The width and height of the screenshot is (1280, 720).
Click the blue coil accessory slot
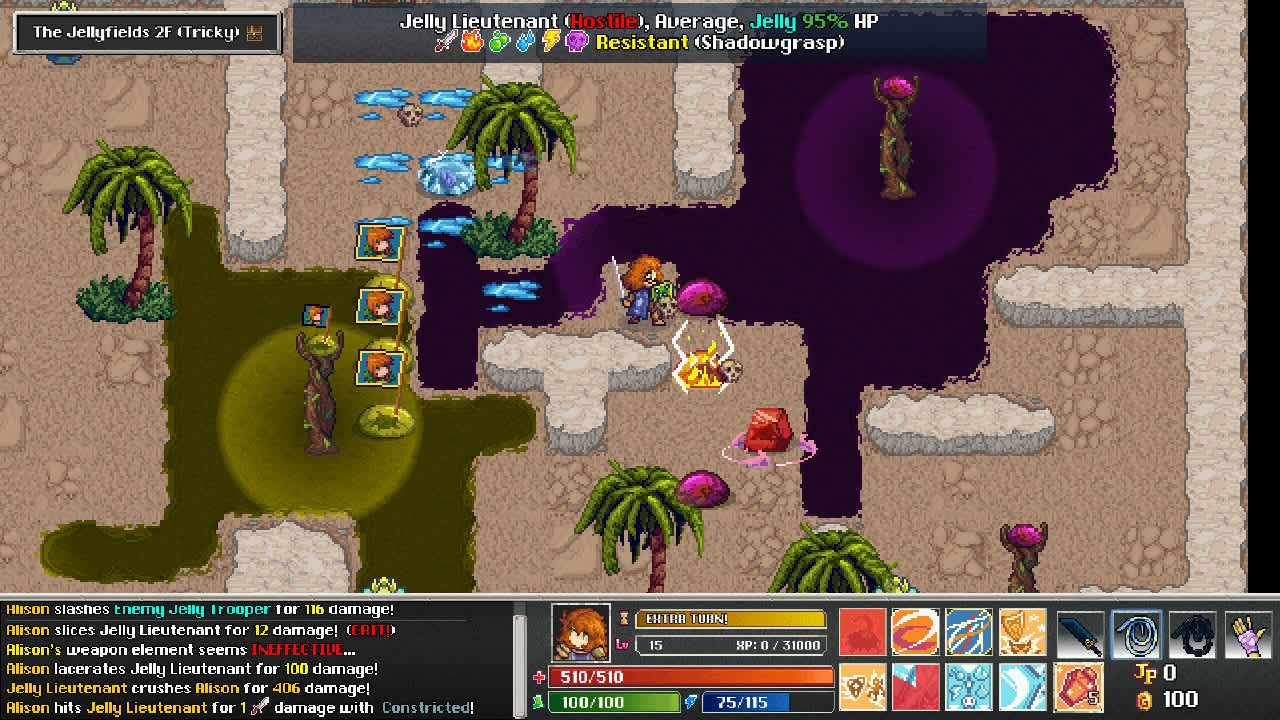tap(1137, 633)
